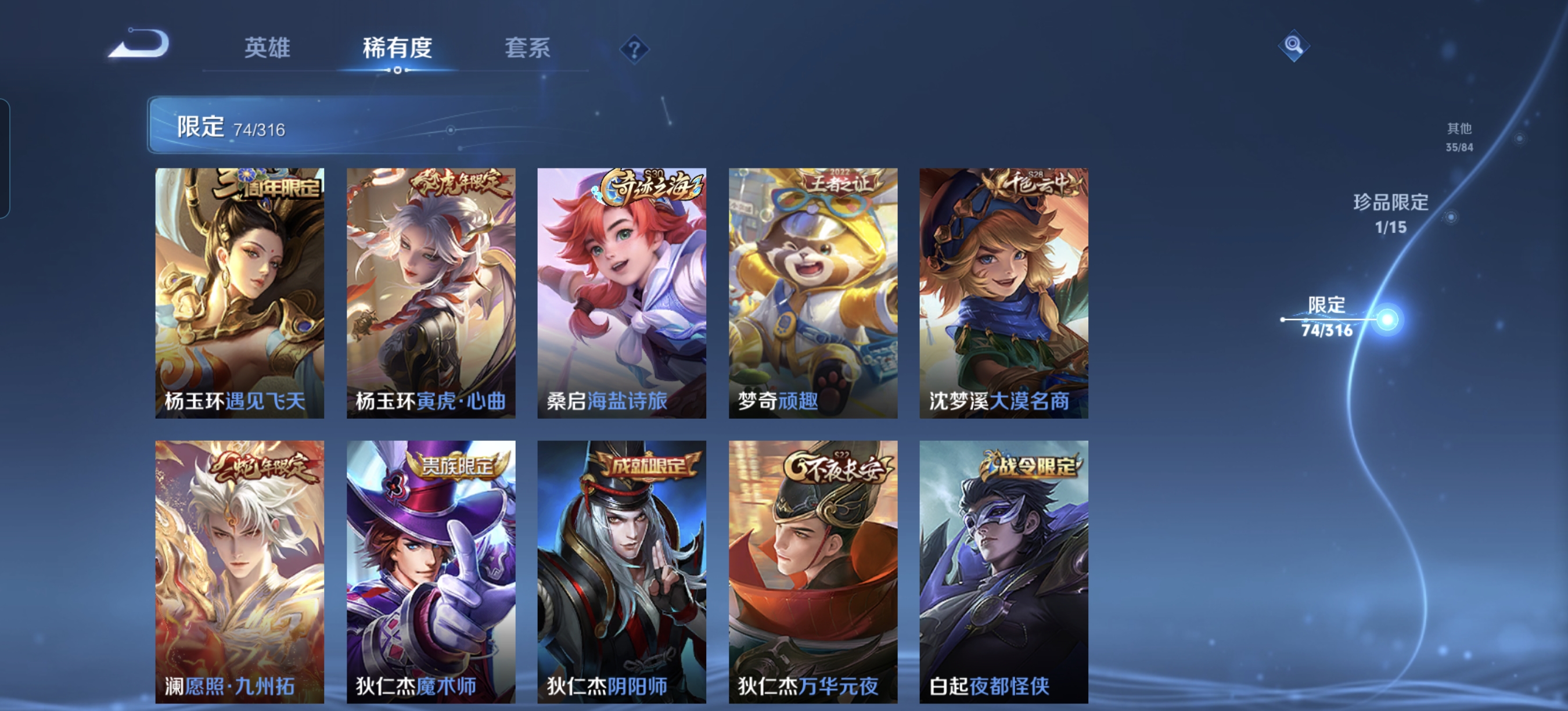Image resolution: width=1568 pixels, height=711 pixels.
Task: Go back using the return arrow
Action: [141, 44]
